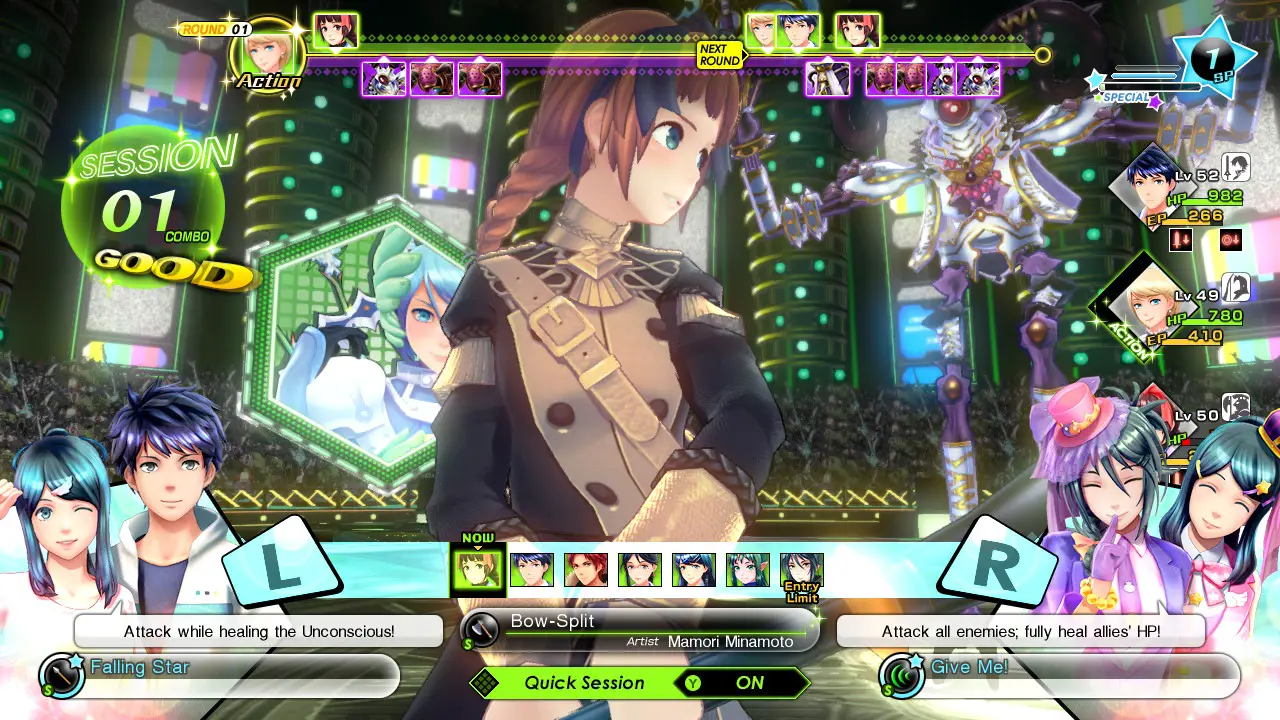Click the blue SP star gauge

pyautogui.click(x=1211, y=58)
